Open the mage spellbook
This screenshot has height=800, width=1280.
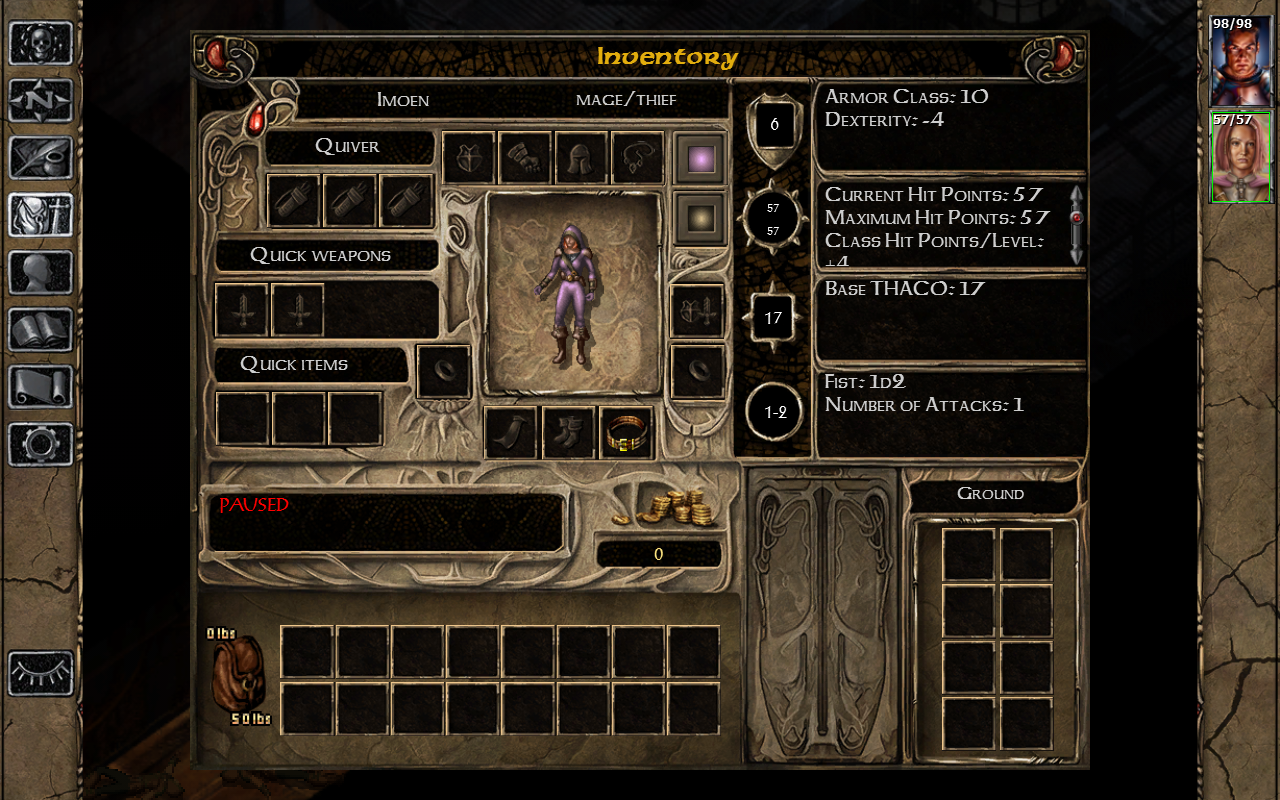pos(41,329)
